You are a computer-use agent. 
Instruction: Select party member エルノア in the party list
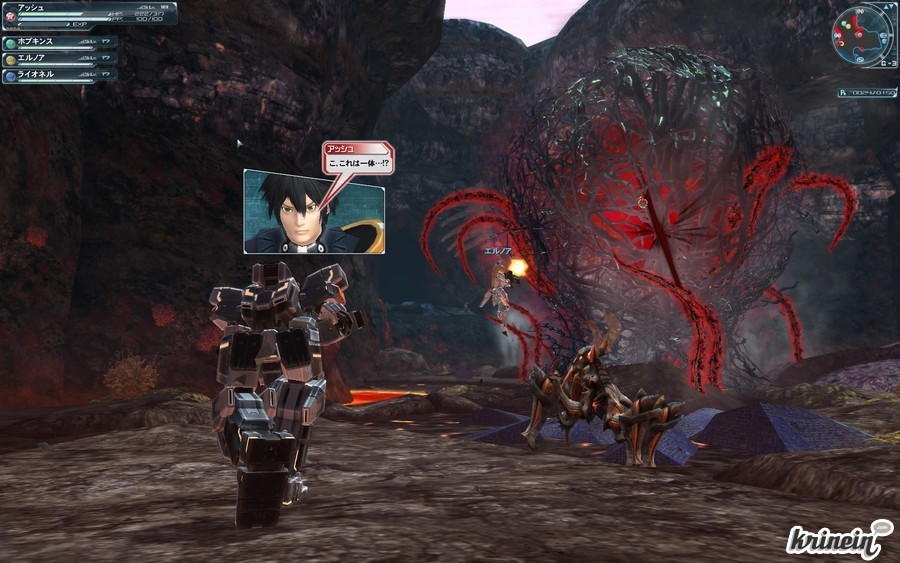coord(60,59)
